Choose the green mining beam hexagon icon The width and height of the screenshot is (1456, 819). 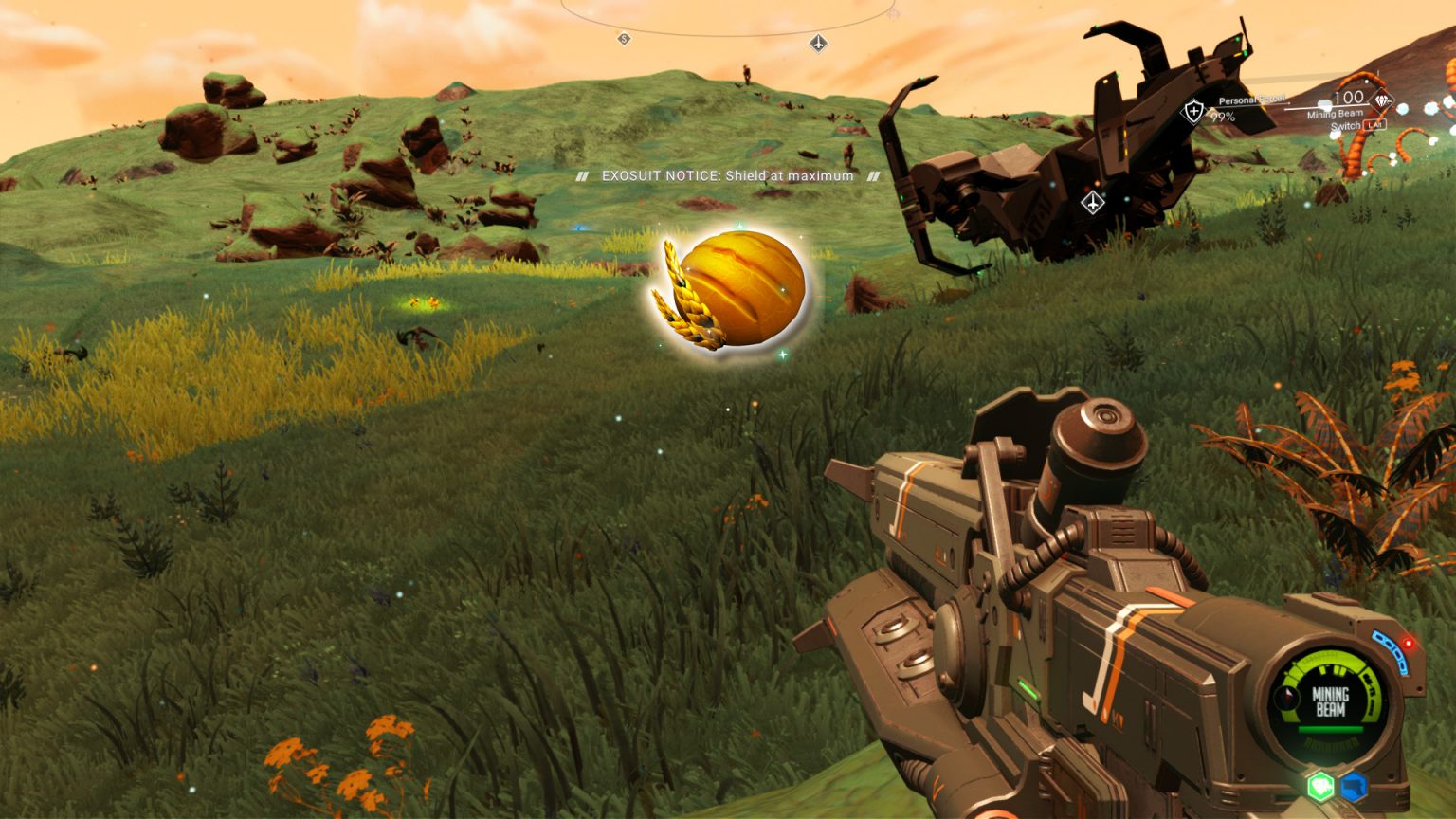[1320, 786]
